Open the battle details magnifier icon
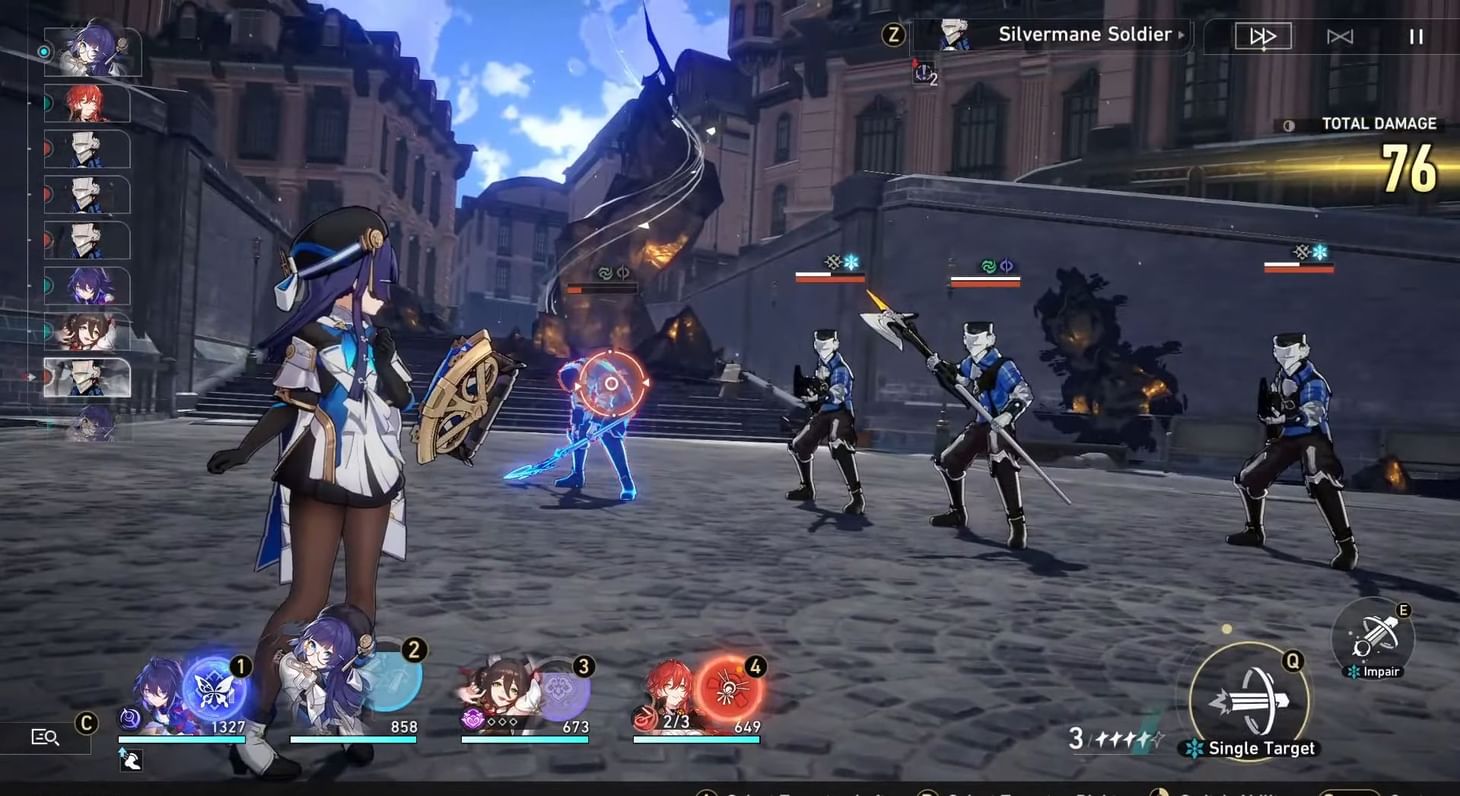 coord(43,737)
